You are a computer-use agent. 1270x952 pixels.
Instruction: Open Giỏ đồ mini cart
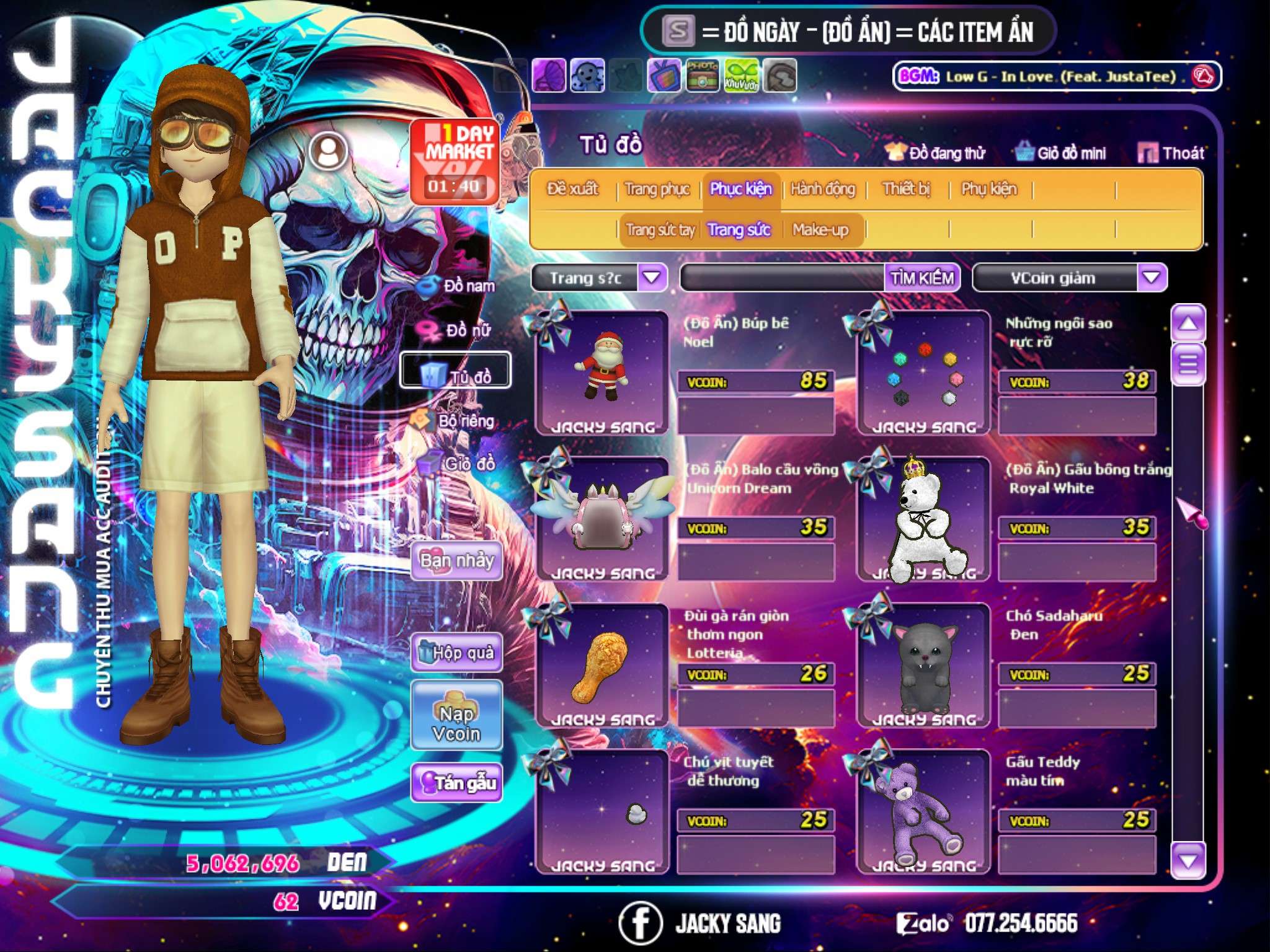click(x=1061, y=153)
